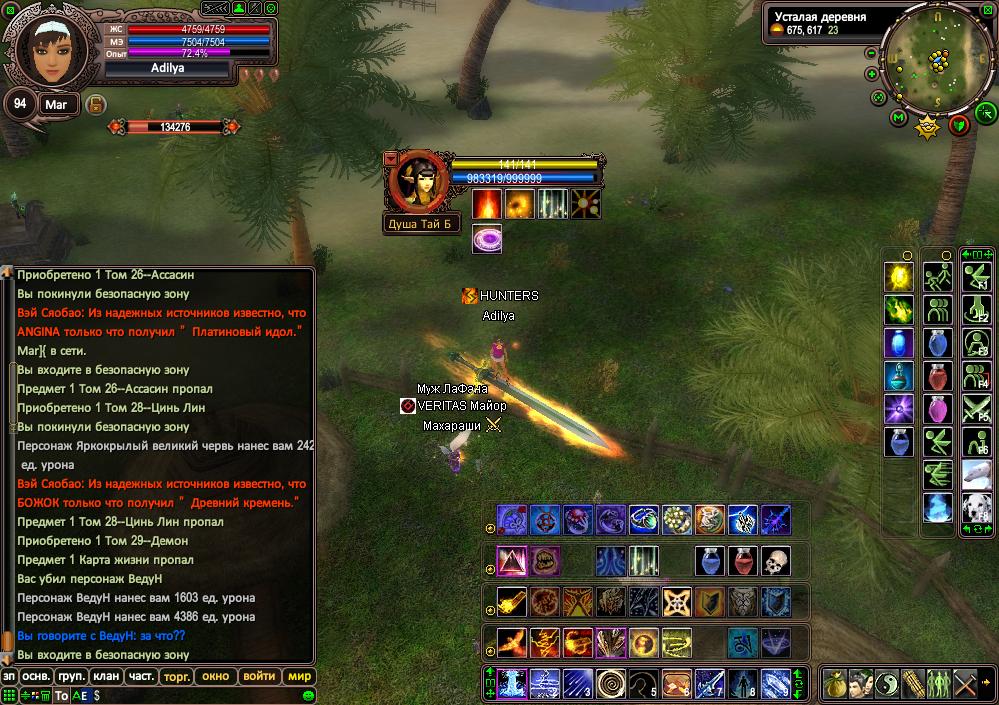Use the skull item in the quickbar
Image resolution: width=999 pixels, height=705 pixels.
point(775,561)
